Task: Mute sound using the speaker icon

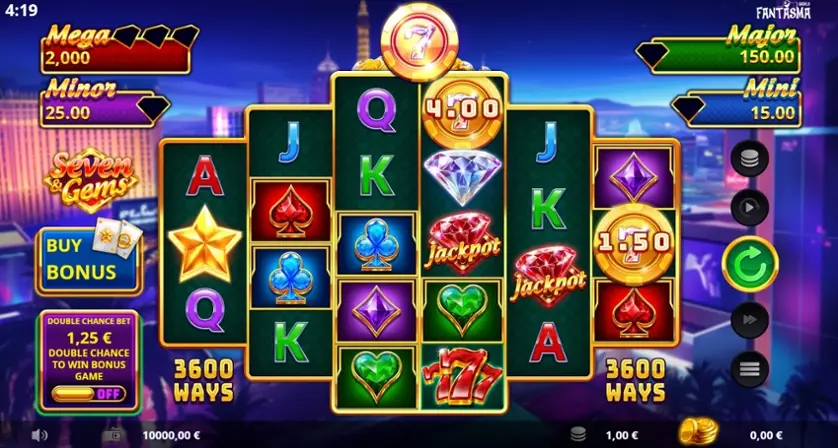Action: [40, 436]
